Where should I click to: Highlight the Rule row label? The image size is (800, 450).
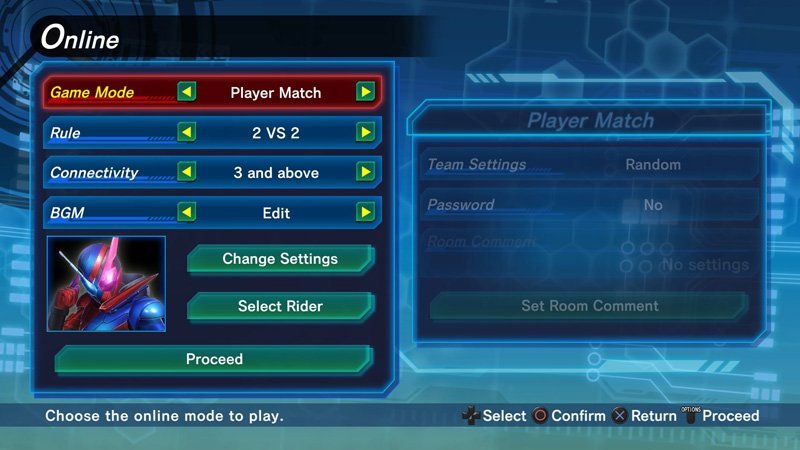tap(66, 133)
